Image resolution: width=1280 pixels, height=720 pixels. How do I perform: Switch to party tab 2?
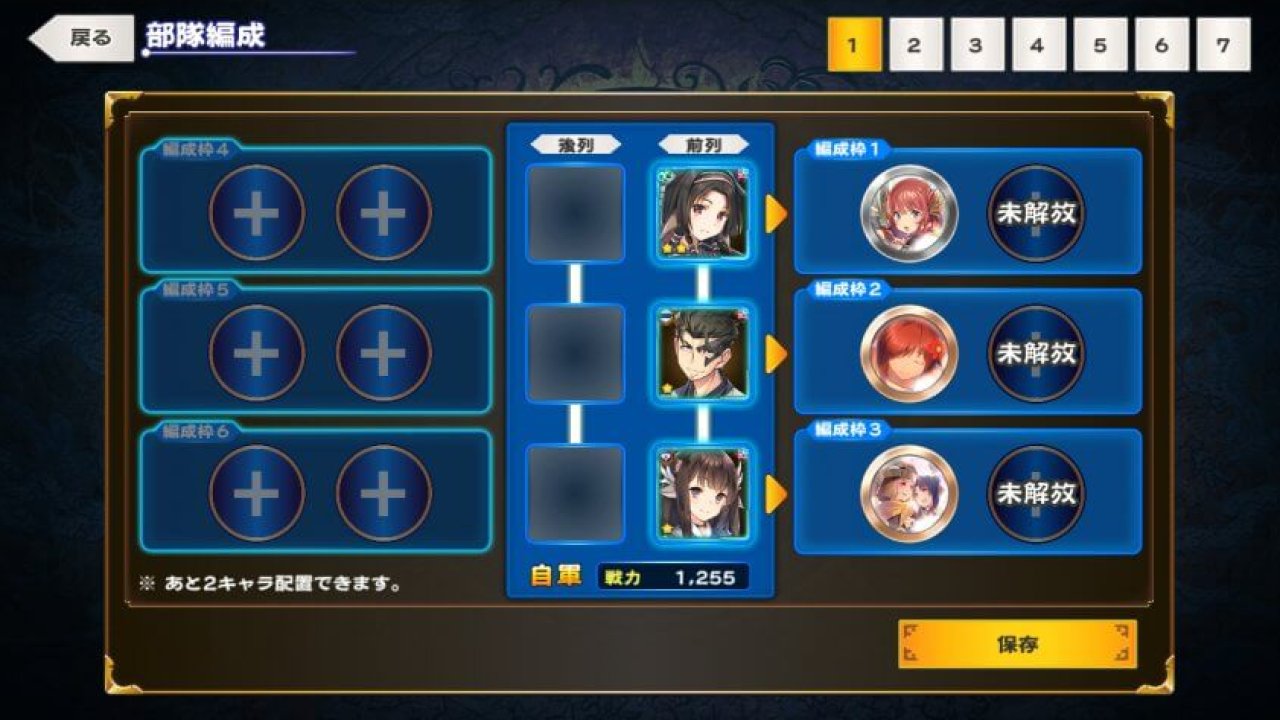tap(915, 45)
